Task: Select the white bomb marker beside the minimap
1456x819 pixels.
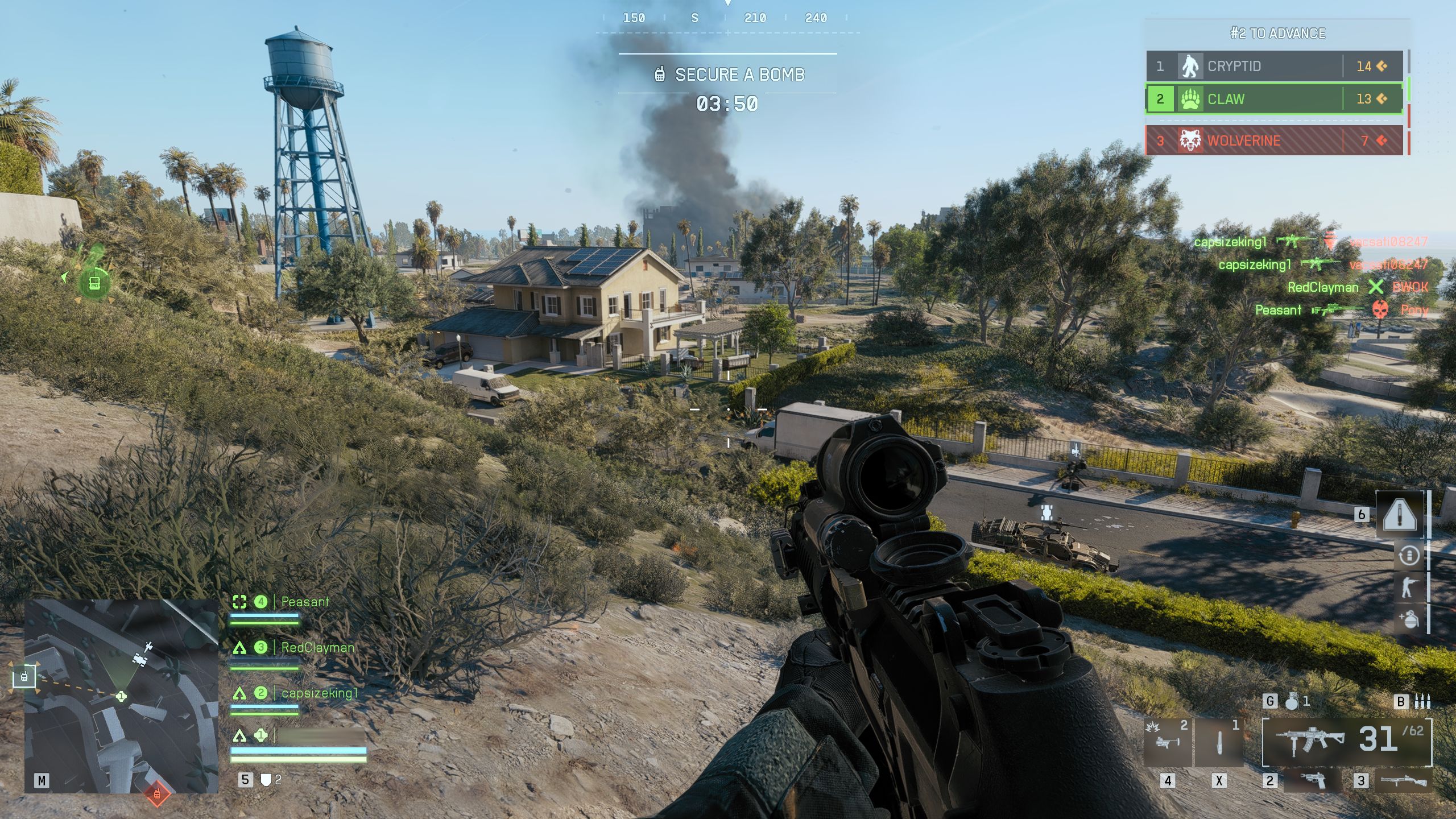Action: pos(24,677)
